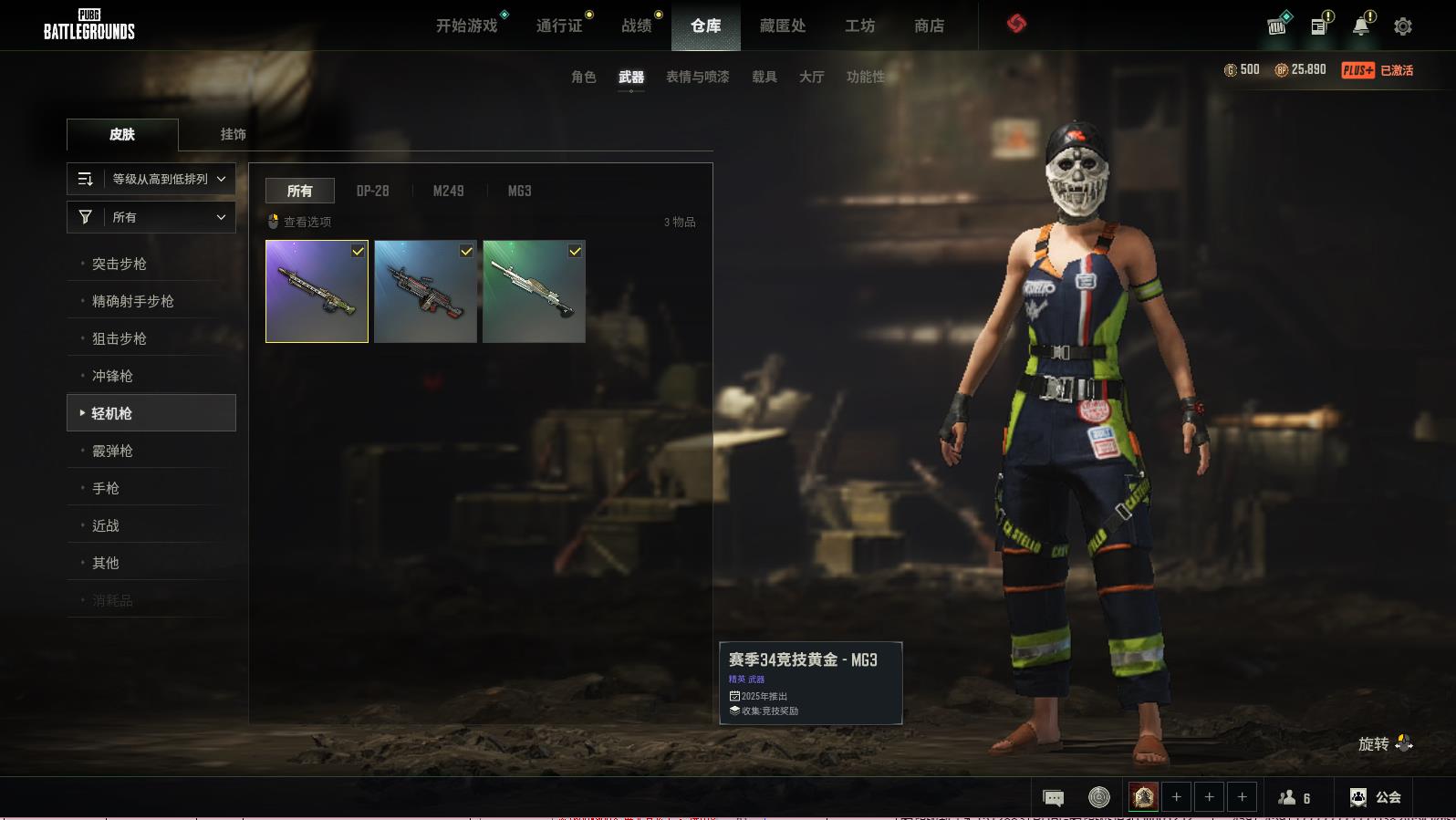1456x820 pixels.
Task: Select the purple-background MG3 skin thumbnail
Action: point(317,291)
